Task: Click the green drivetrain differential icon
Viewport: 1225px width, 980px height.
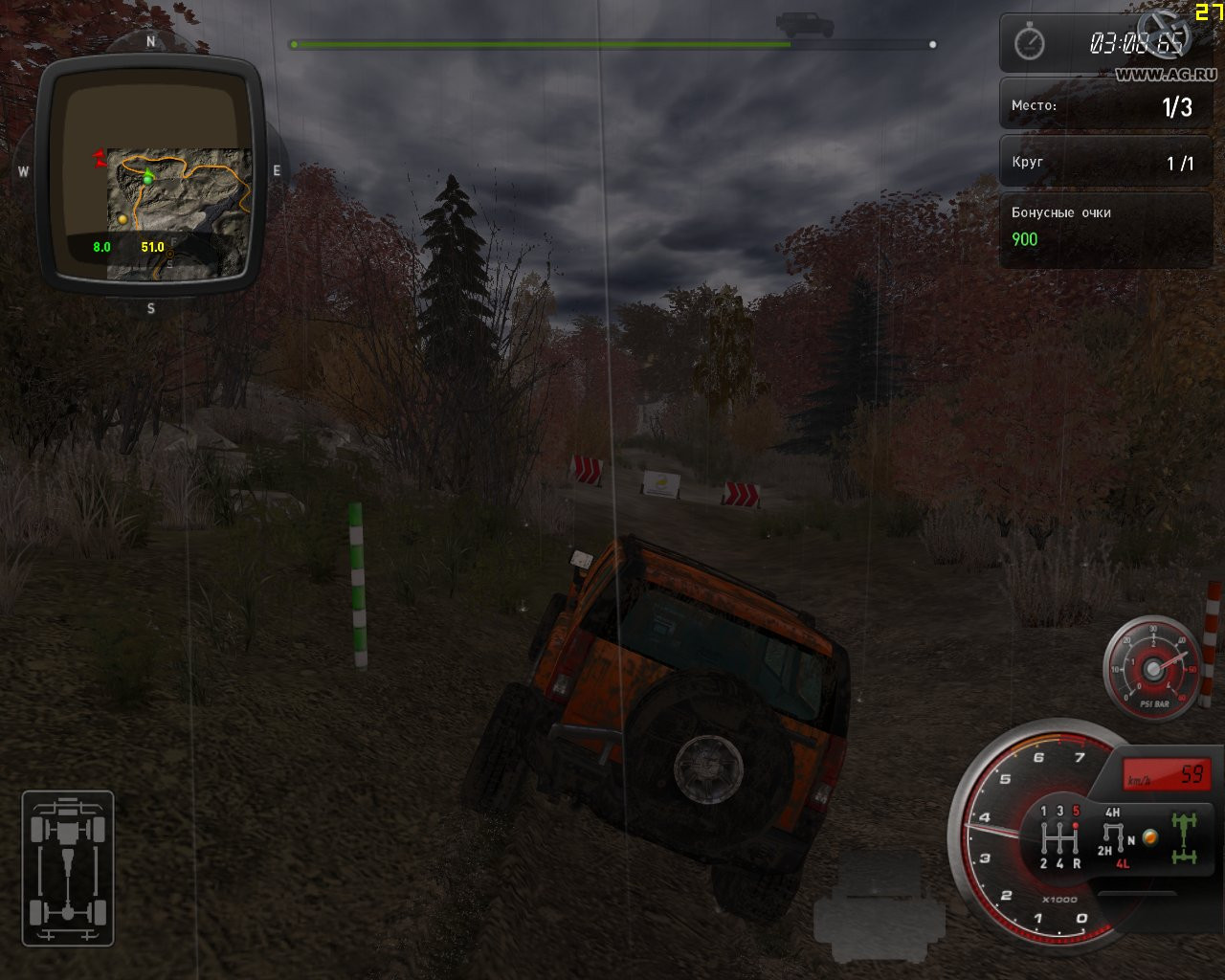Action: 1185,836
